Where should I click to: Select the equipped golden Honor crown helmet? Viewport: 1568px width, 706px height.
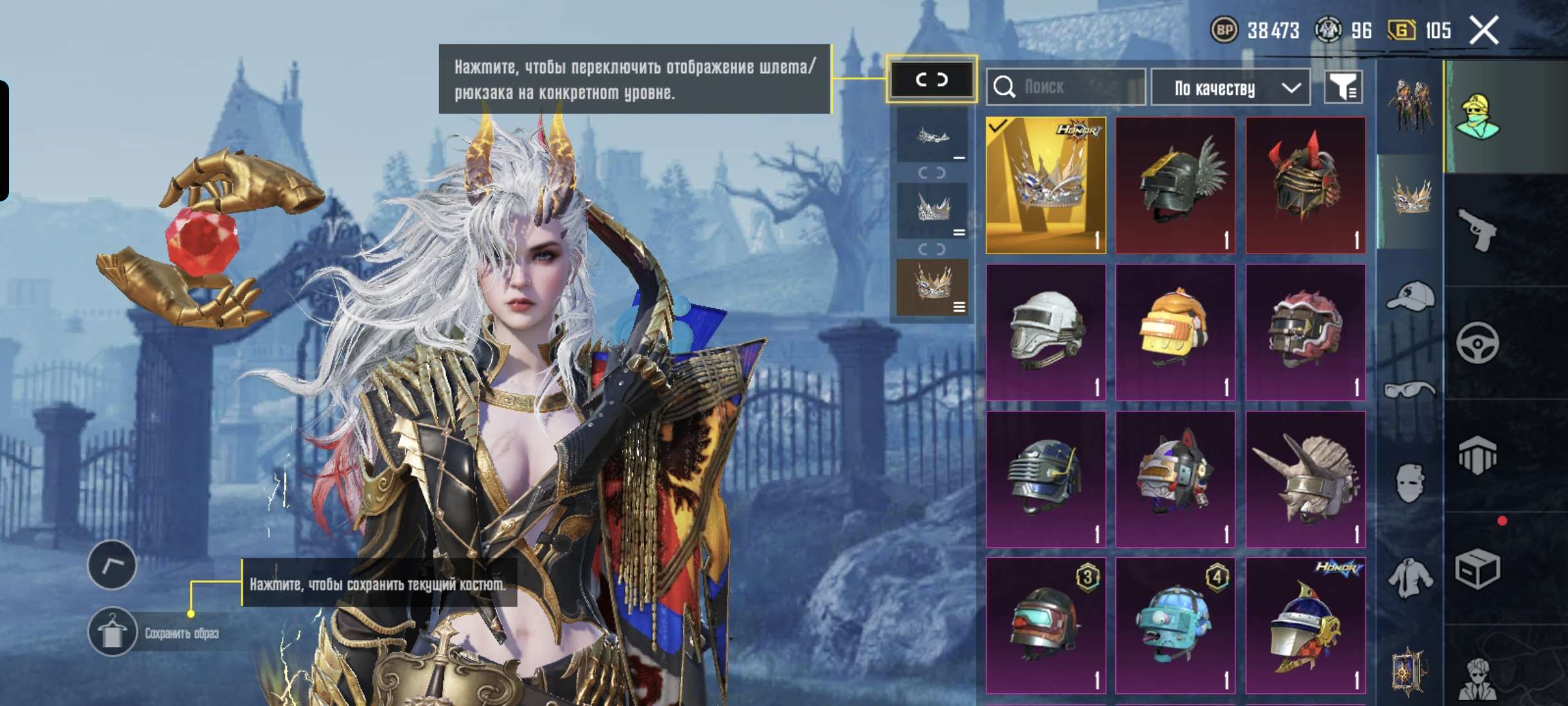click(x=1046, y=185)
